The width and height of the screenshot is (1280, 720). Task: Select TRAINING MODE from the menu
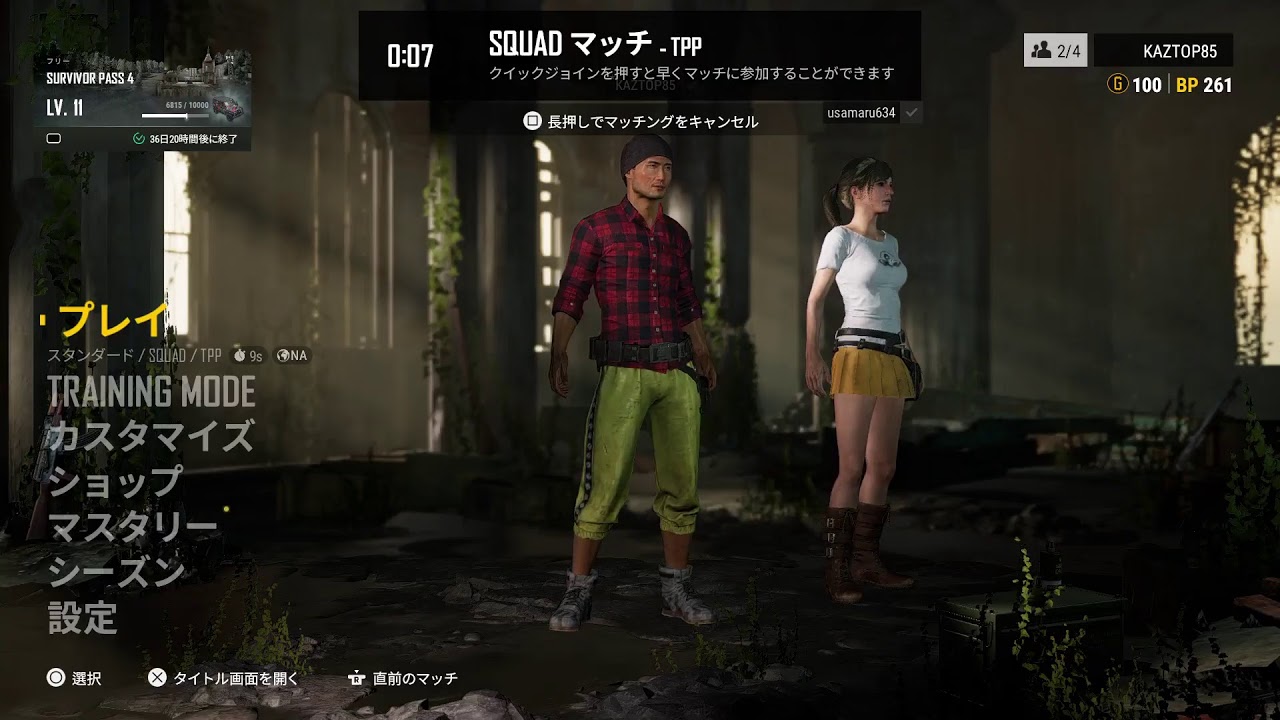(150, 393)
